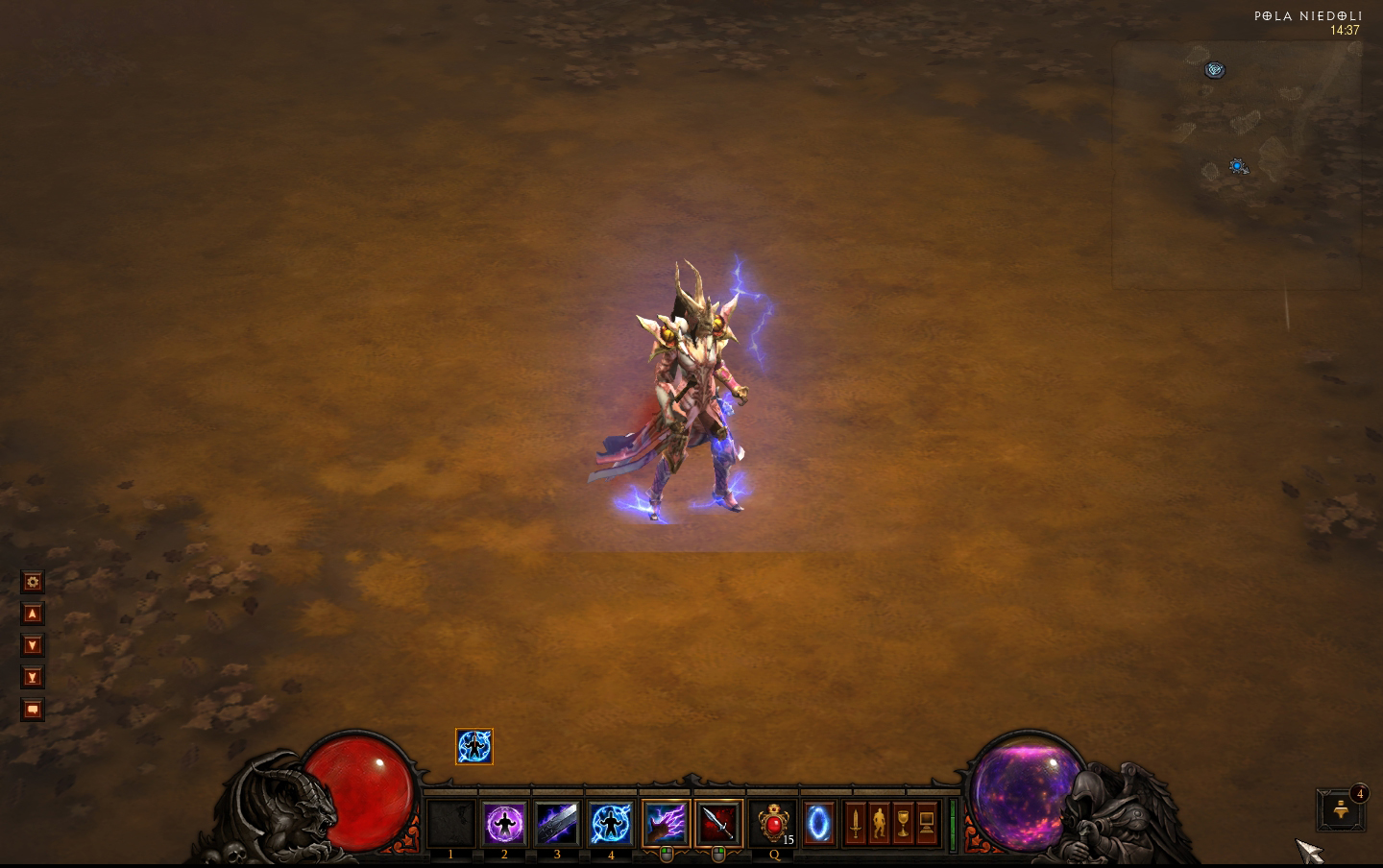
Task: Drink the red health potion
Action: [773, 824]
